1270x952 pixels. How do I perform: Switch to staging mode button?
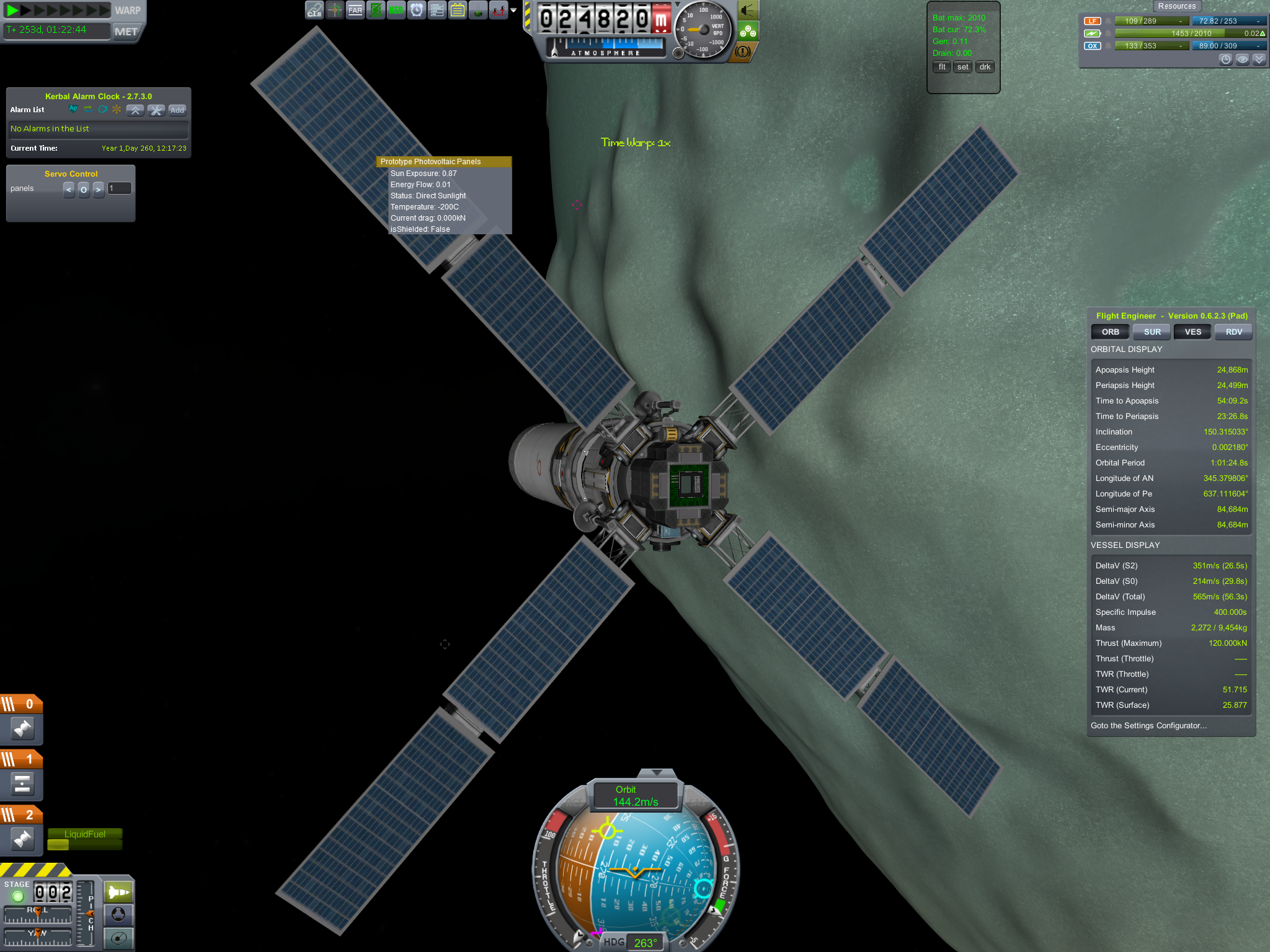point(118,892)
